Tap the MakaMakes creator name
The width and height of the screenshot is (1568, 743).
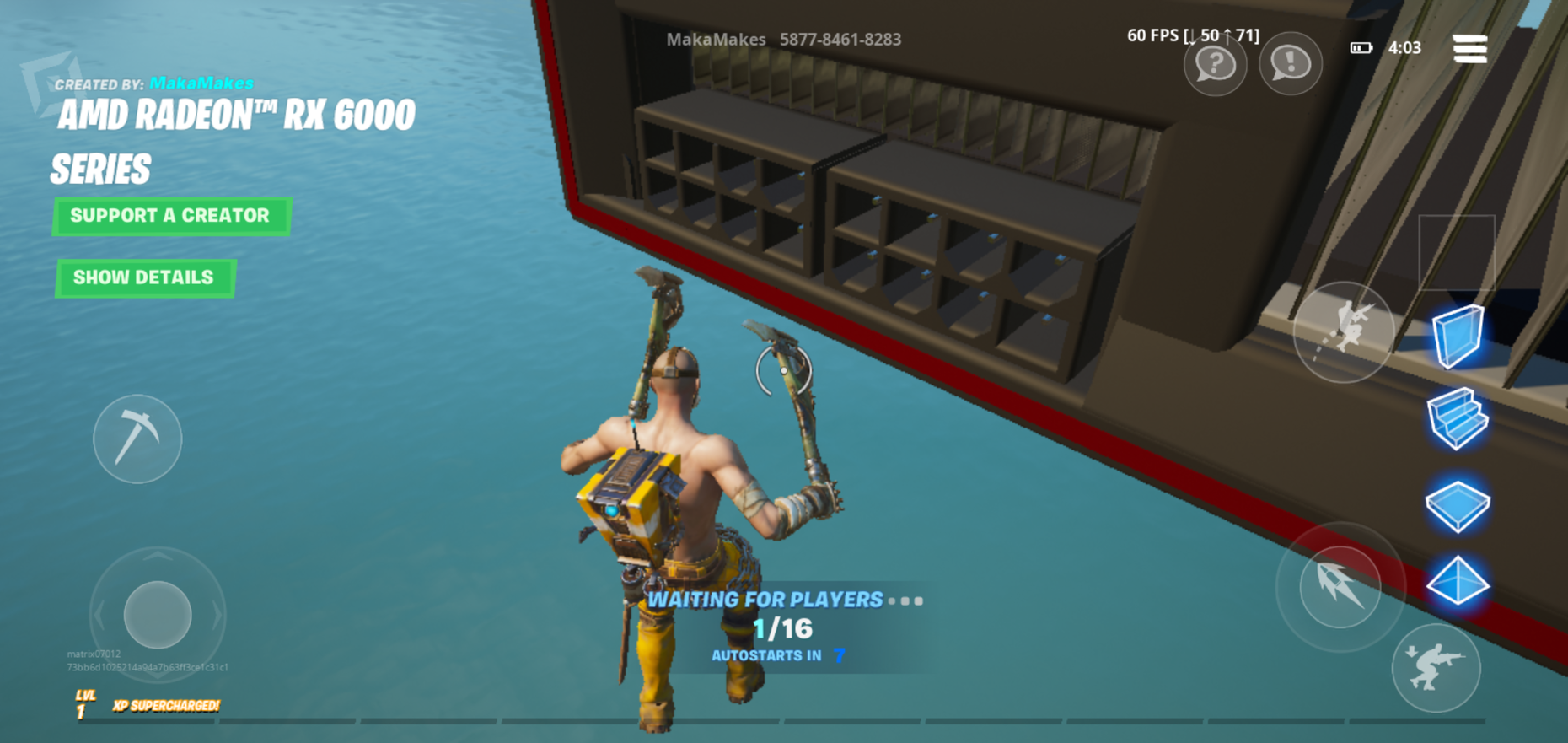coord(201,83)
